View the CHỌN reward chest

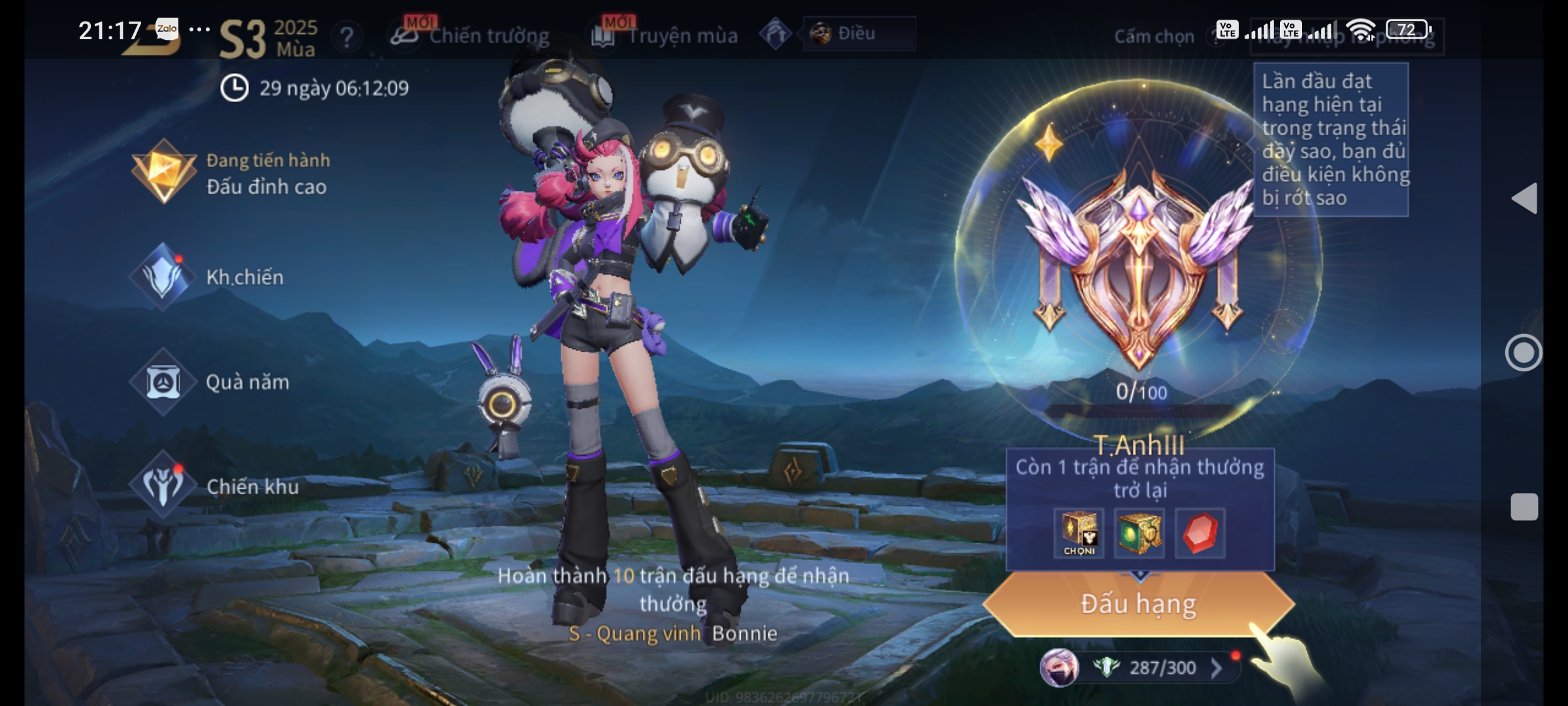(1079, 533)
